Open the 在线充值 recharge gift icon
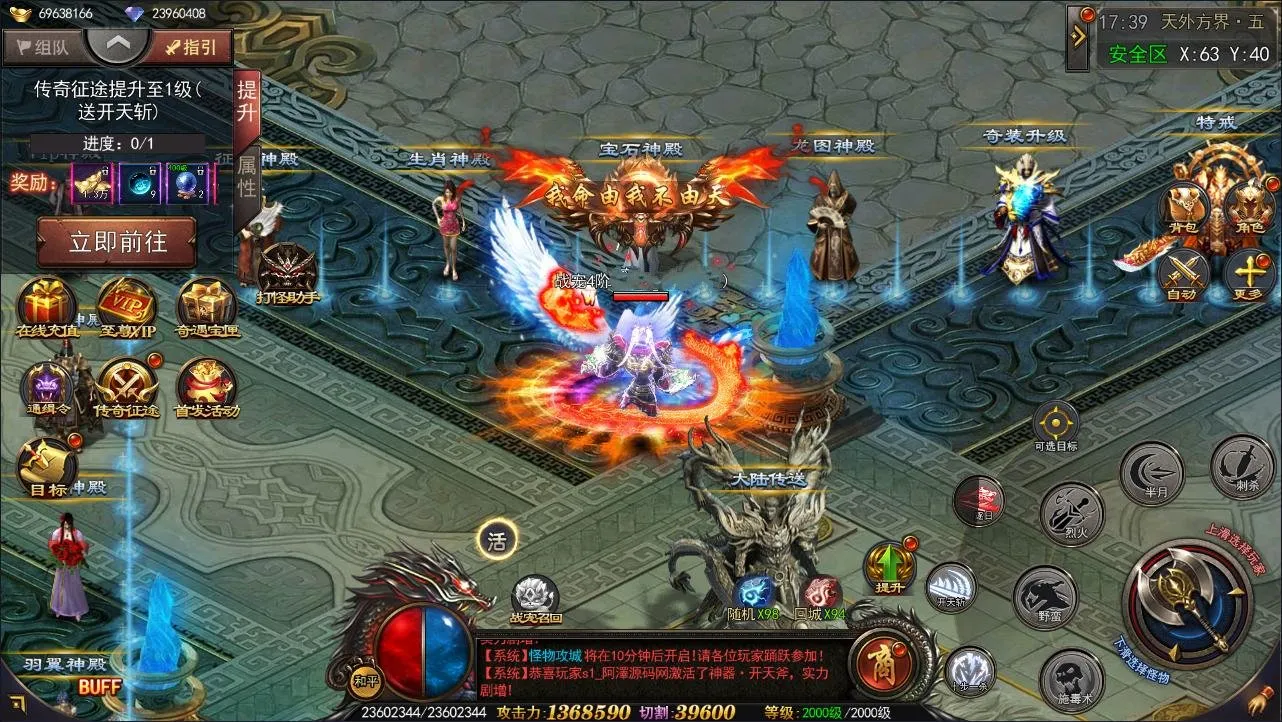The image size is (1282, 722). [46, 305]
